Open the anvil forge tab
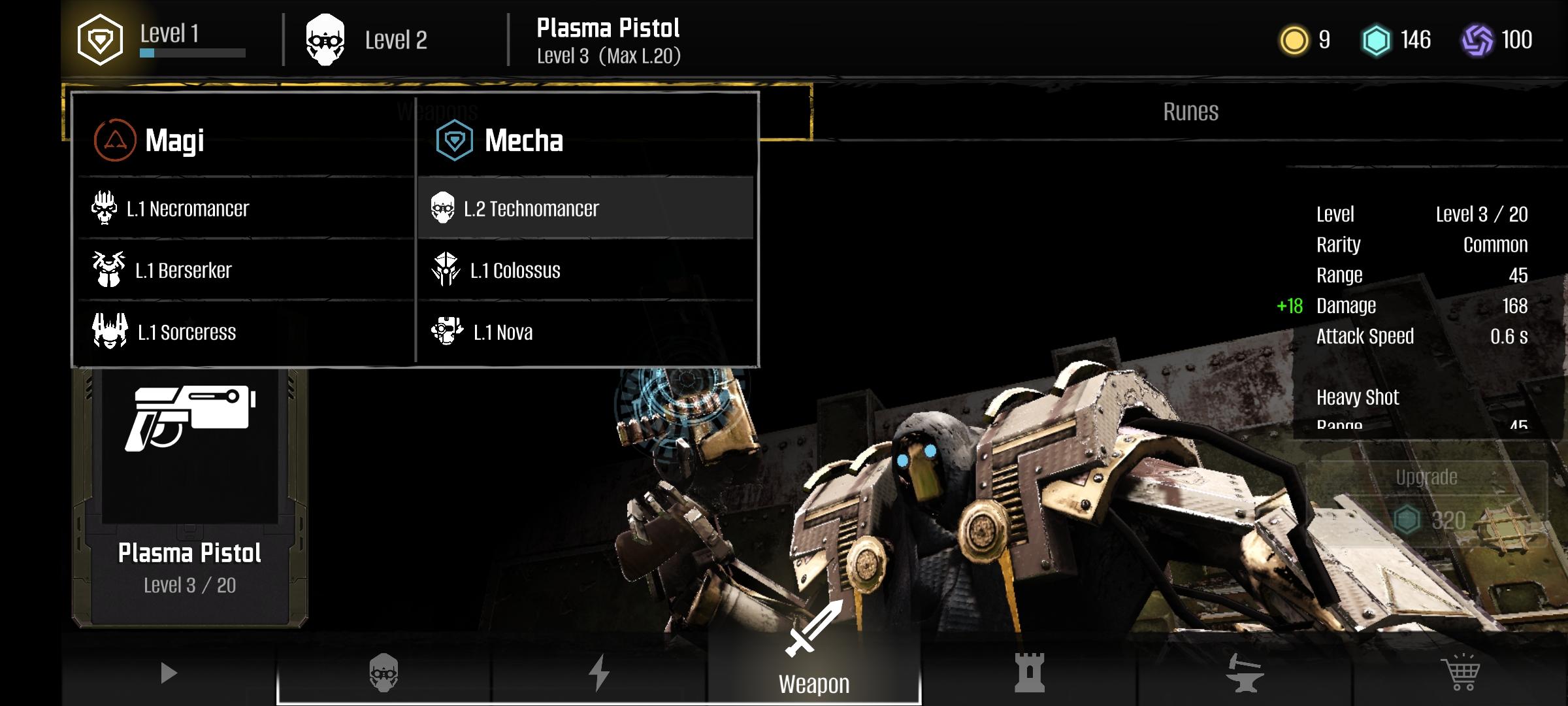 tap(1244, 673)
